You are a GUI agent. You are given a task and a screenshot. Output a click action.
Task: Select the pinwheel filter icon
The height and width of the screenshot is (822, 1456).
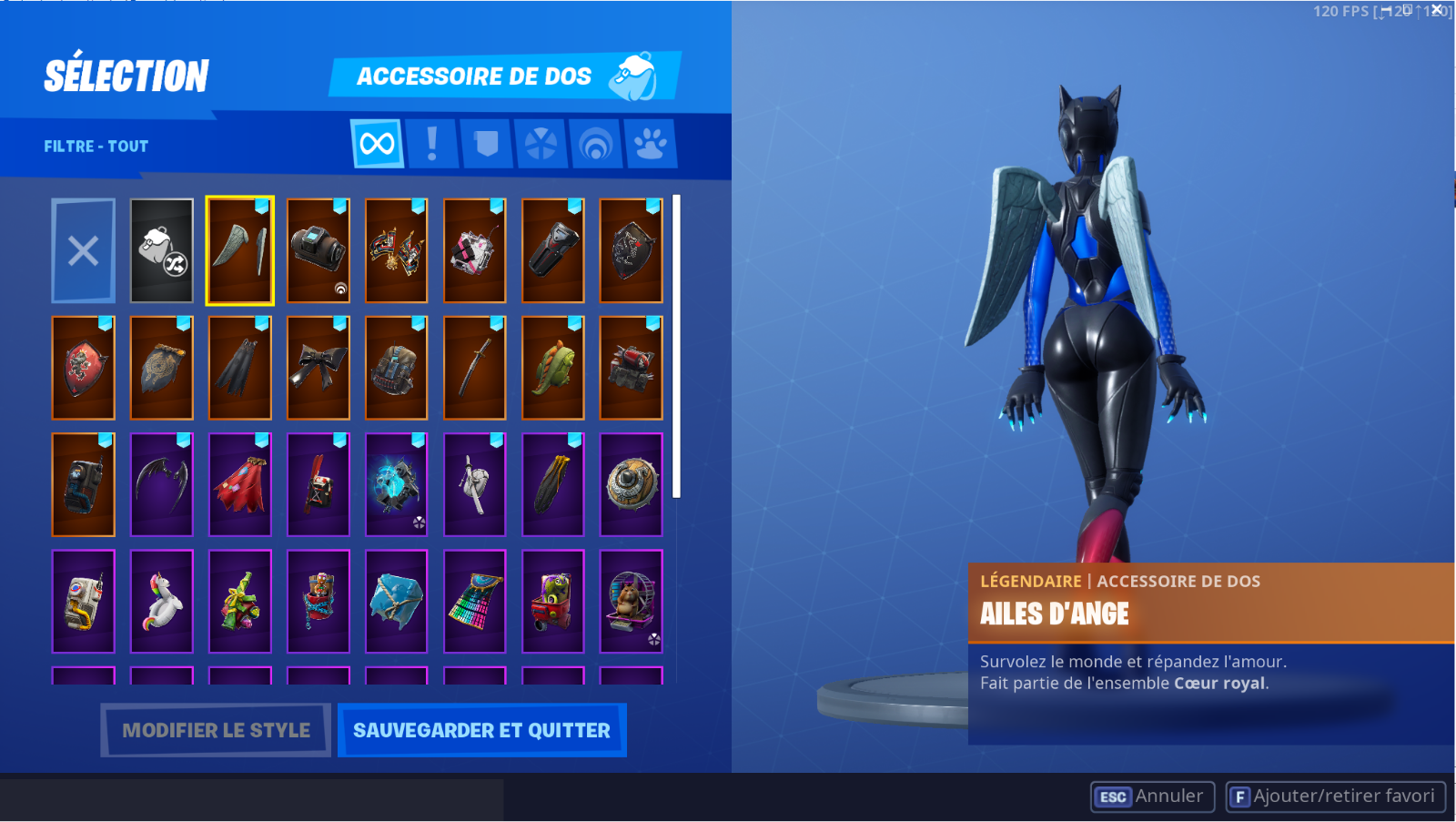[x=541, y=144]
